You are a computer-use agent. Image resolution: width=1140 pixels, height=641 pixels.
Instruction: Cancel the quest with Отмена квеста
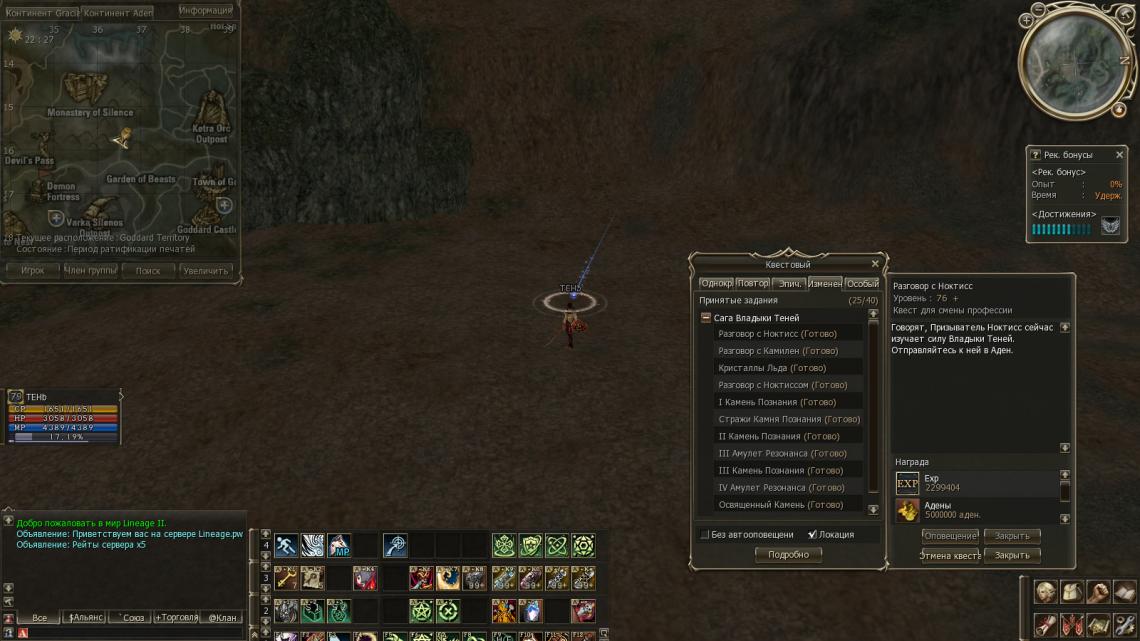(x=949, y=555)
